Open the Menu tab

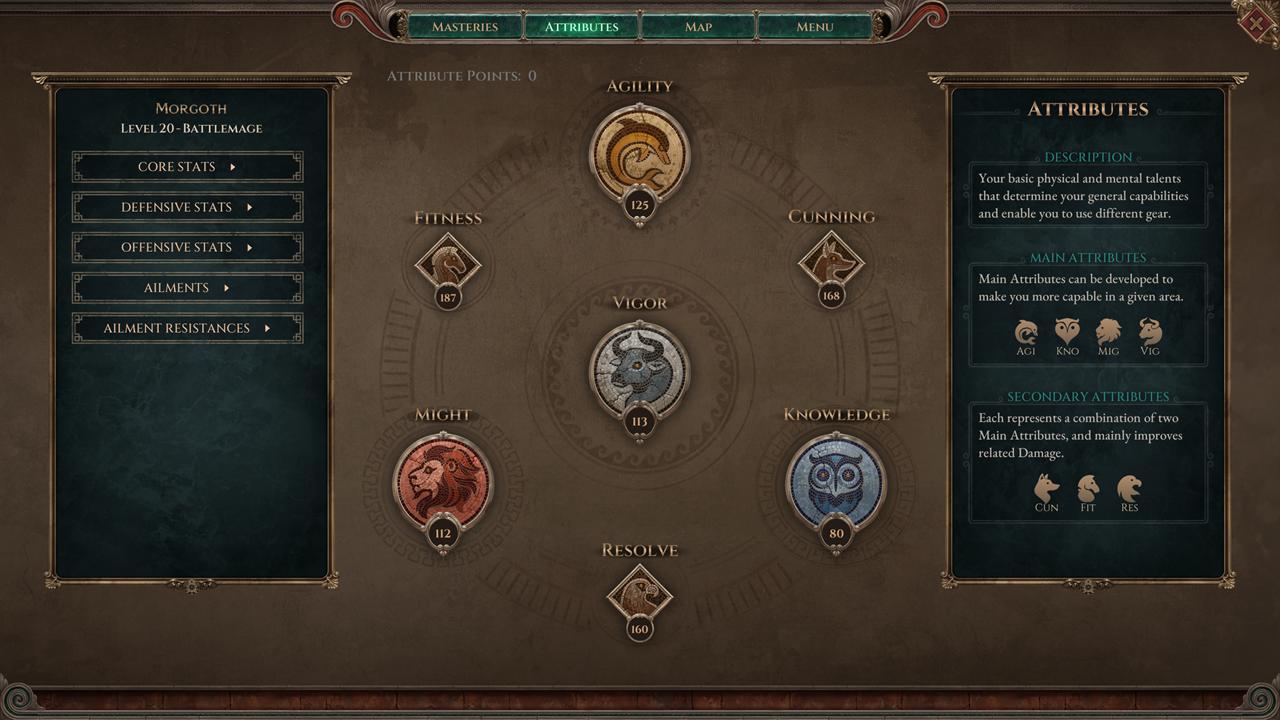814,27
